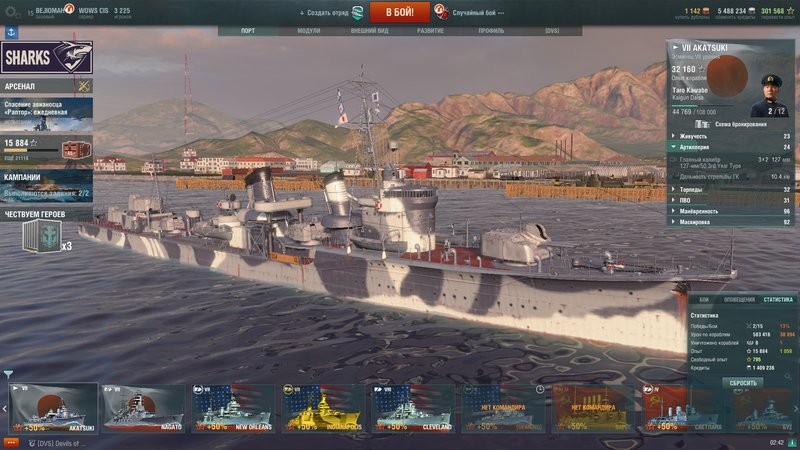Click Создать отряд to create a division
800x450 pixels.
pyautogui.click(x=330, y=12)
